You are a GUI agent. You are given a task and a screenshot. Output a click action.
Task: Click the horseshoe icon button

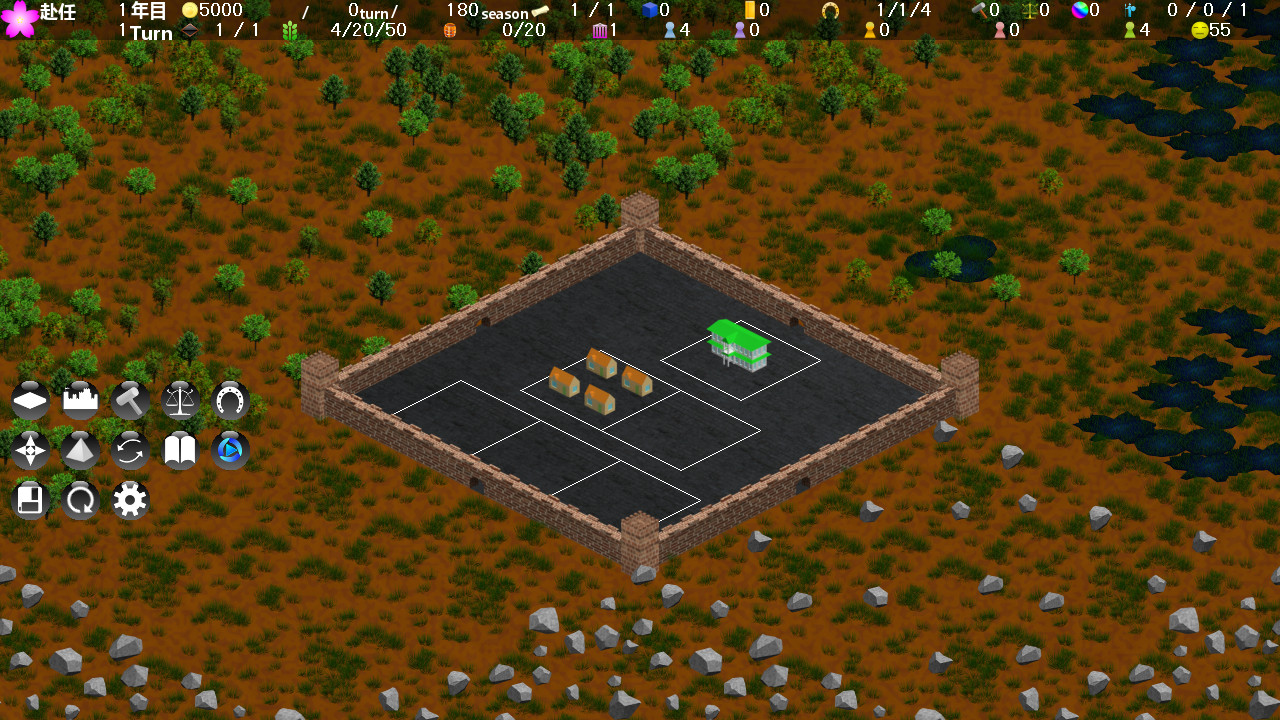pyautogui.click(x=231, y=400)
